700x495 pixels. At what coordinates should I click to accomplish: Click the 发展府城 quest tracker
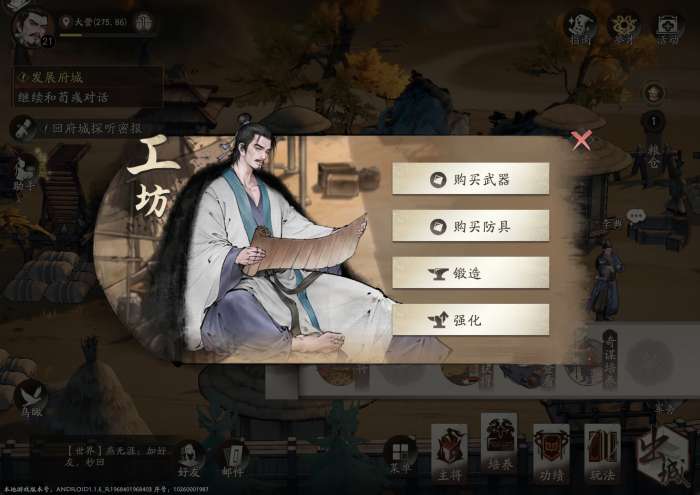click(85, 86)
